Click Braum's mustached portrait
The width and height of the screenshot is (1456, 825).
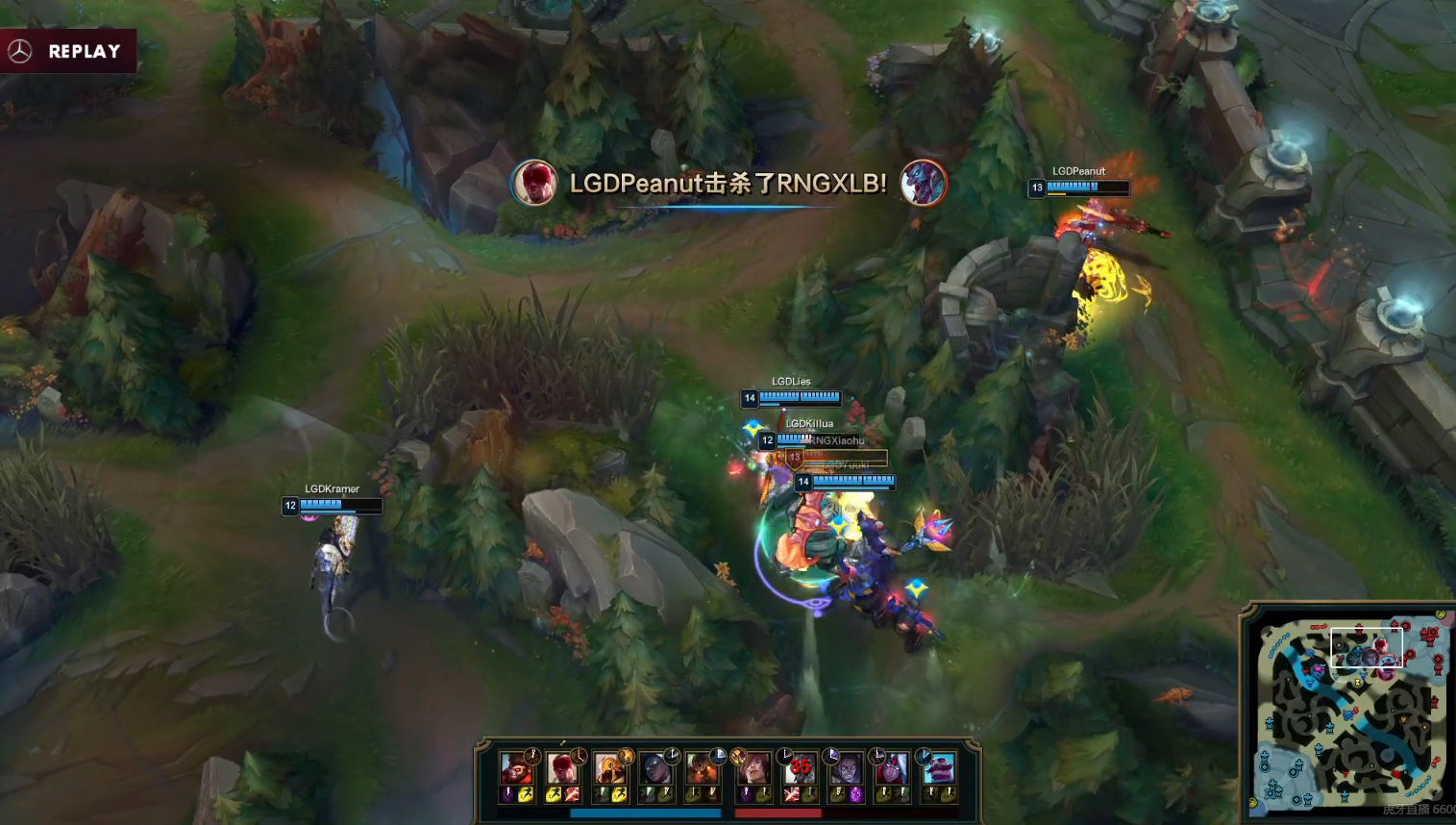[939, 769]
